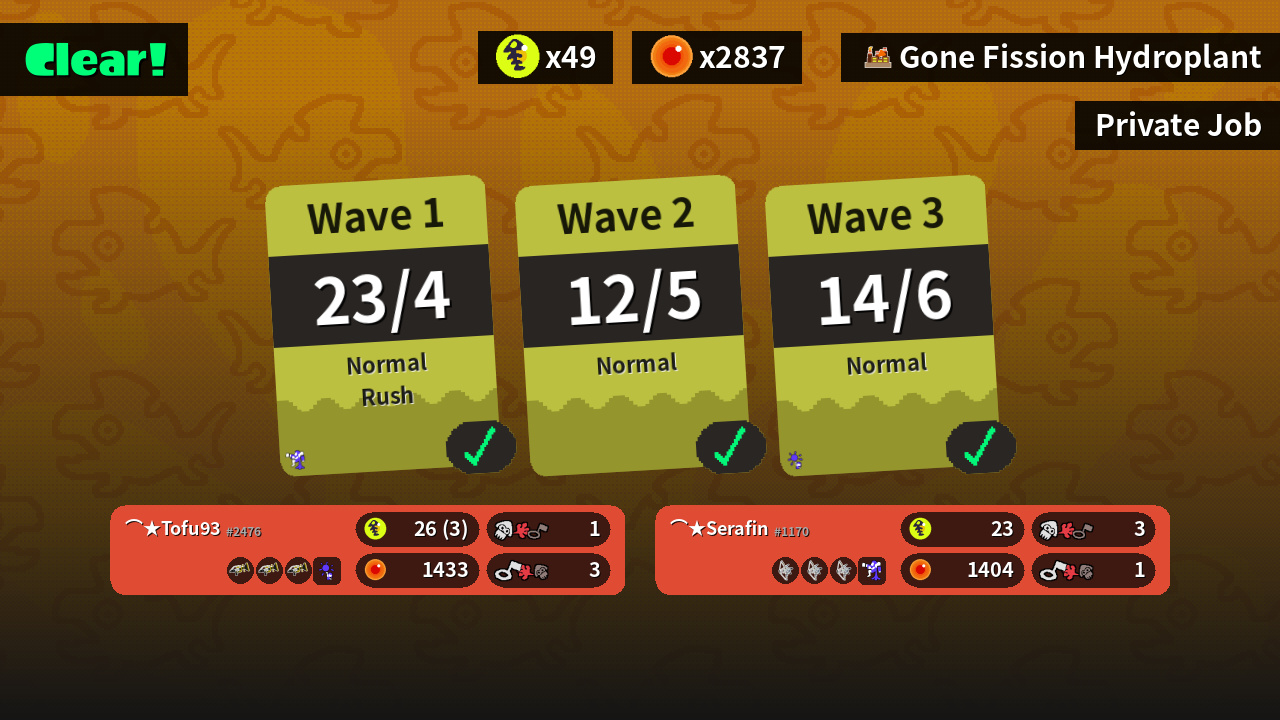Open Serafin's player result row
Image resolution: width=1280 pixels, height=720 pixels.
(x=912, y=550)
